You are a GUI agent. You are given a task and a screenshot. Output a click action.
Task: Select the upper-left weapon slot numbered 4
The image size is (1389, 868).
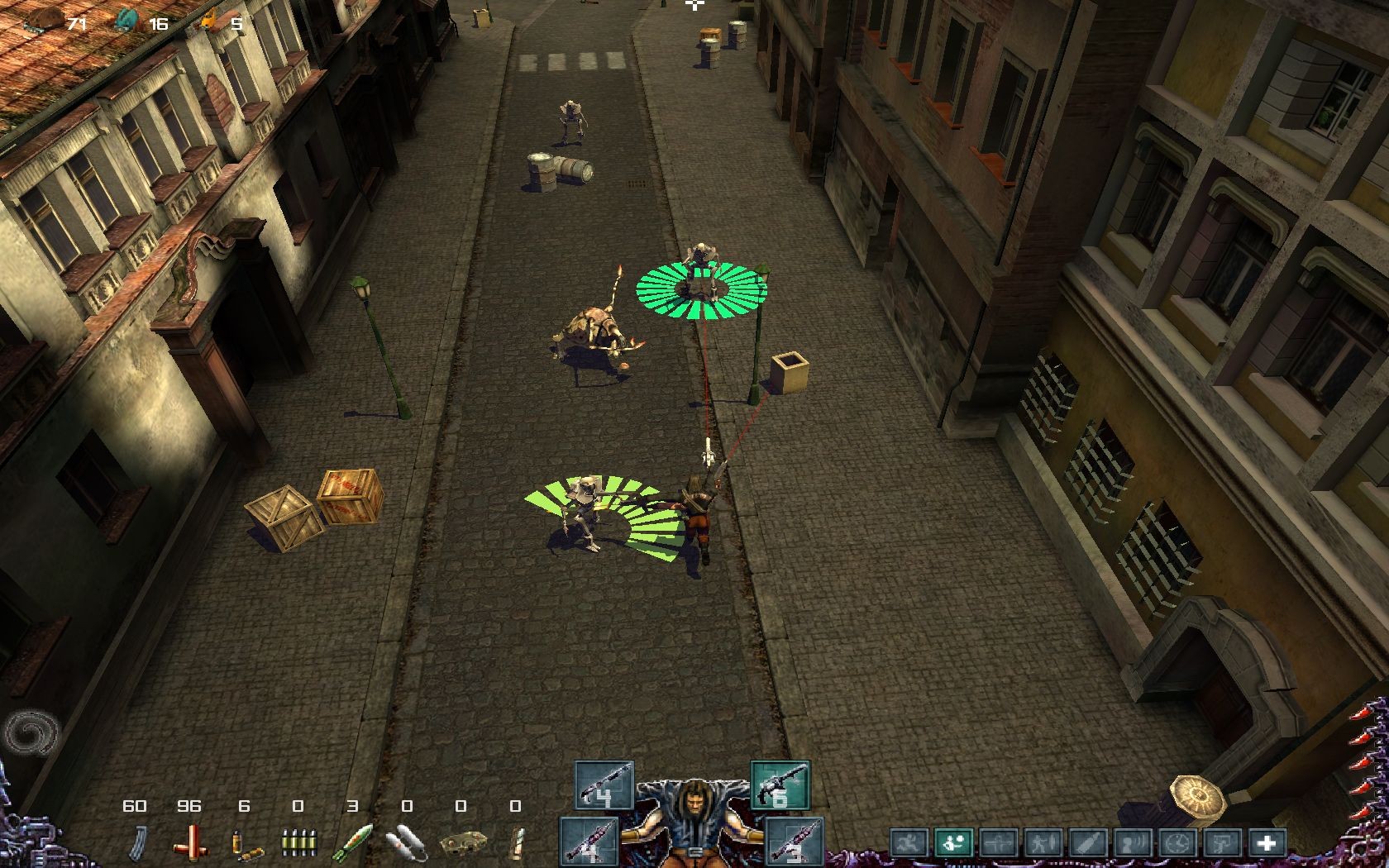pos(604,785)
